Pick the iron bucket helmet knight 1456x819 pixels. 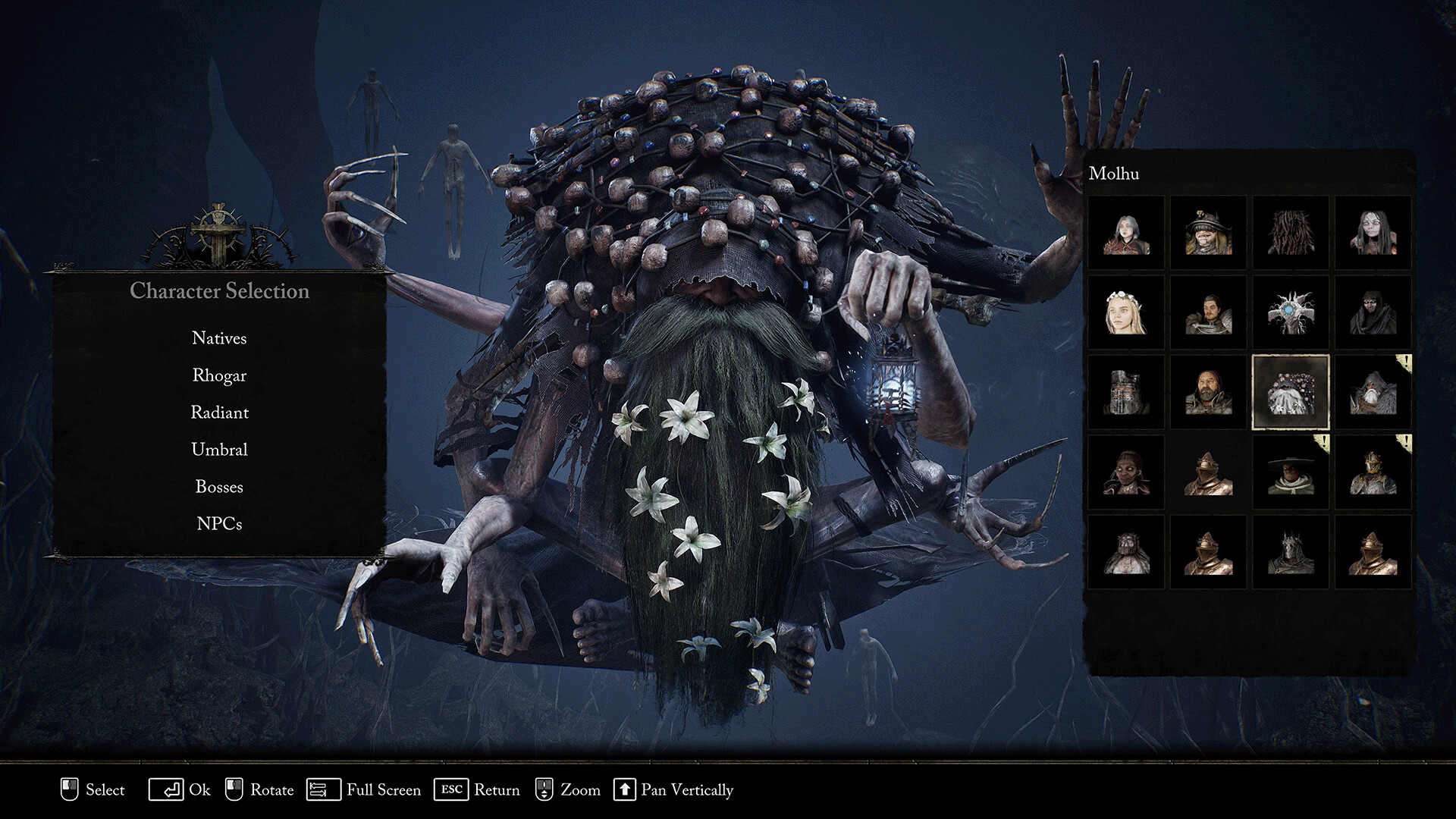(x=1126, y=392)
